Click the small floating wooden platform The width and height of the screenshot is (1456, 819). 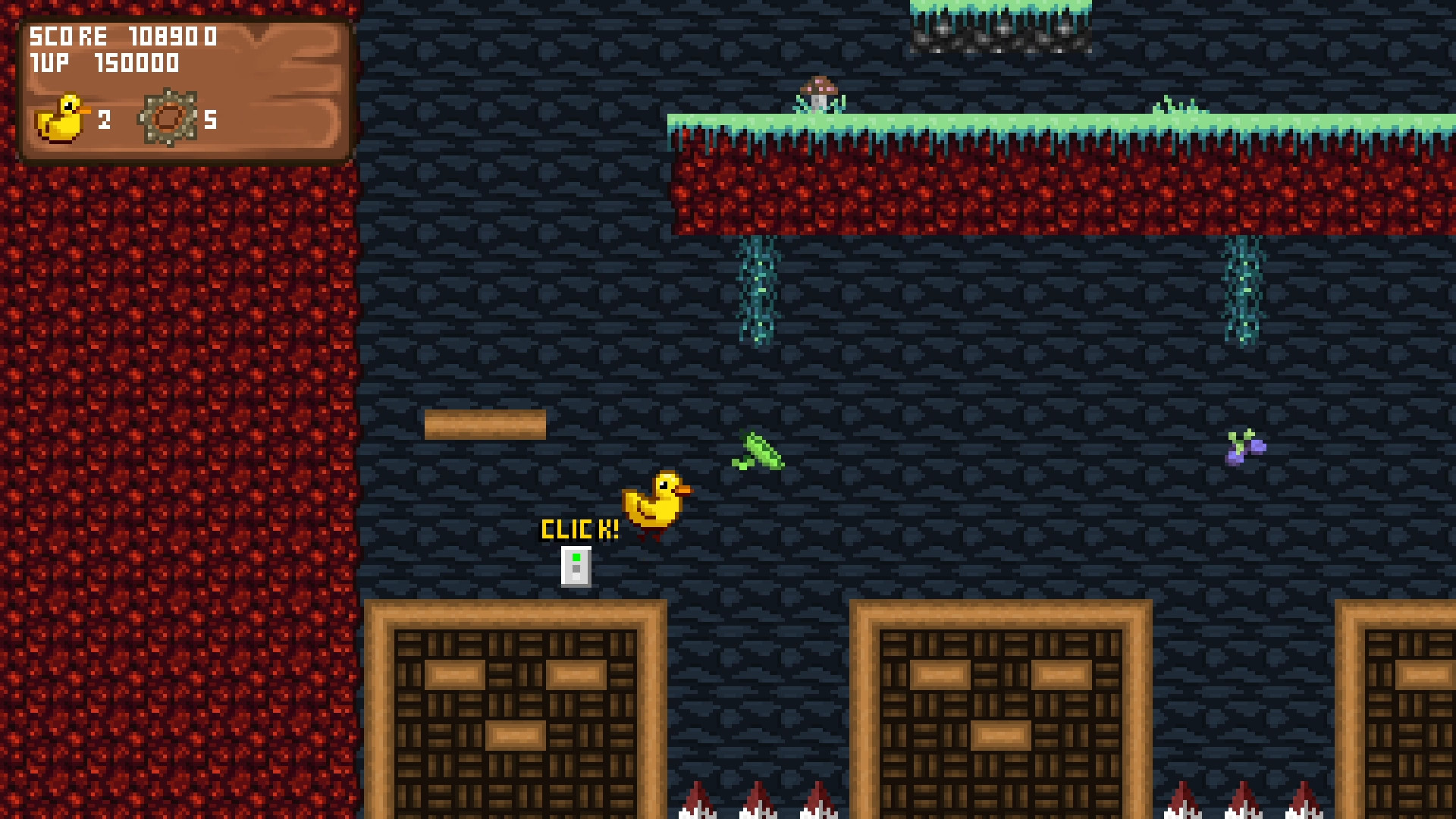tap(485, 423)
